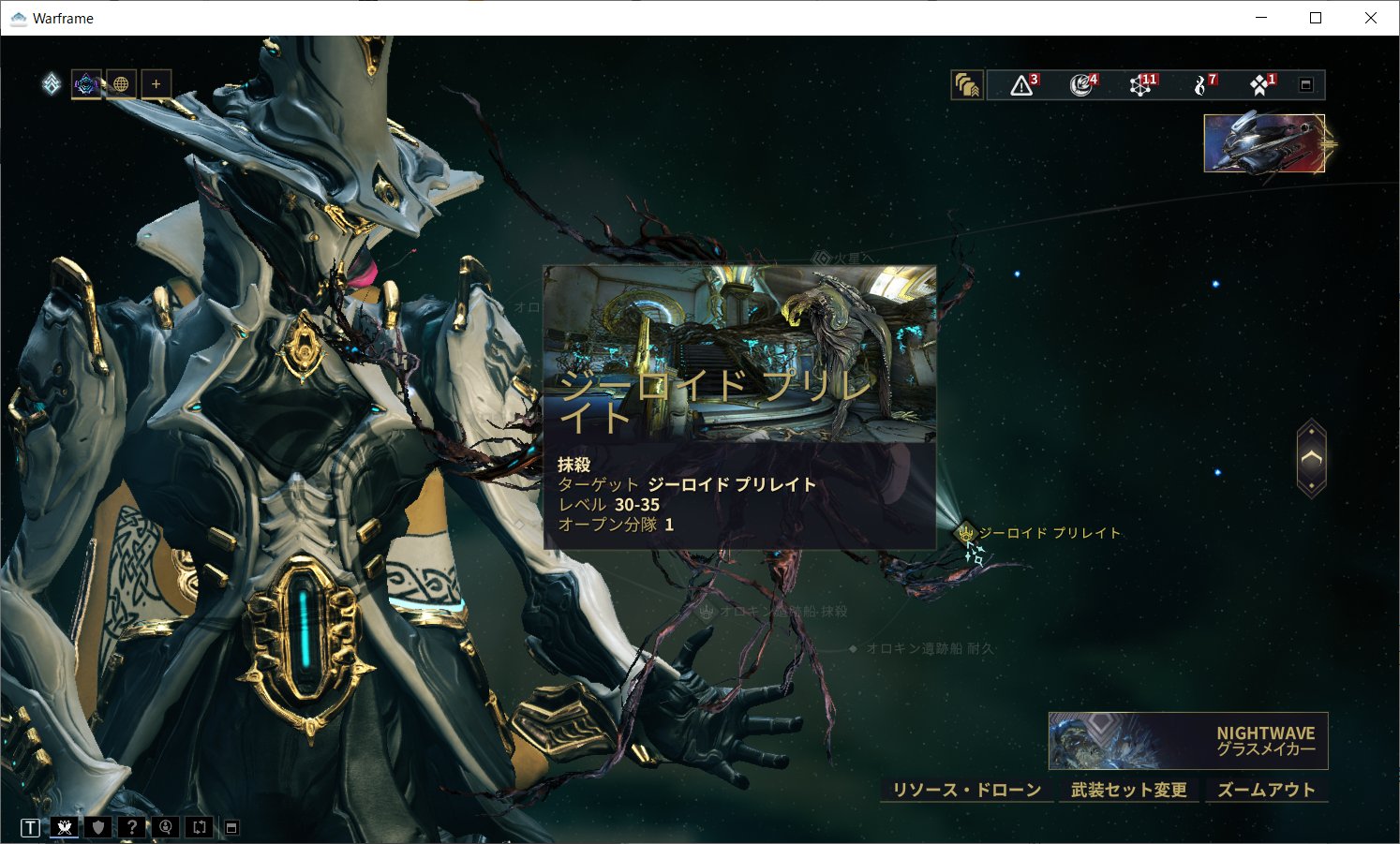The width and height of the screenshot is (1400, 844).
Task: Click the looping arrows trade chat icon
Action: [198, 827]
